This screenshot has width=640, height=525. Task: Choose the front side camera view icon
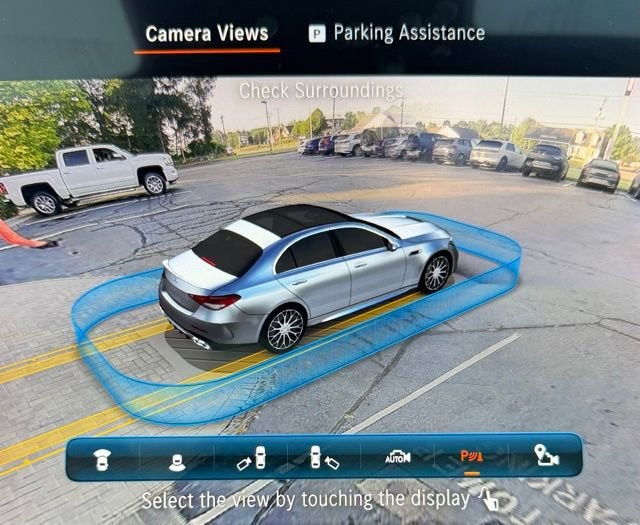(251, 458)
